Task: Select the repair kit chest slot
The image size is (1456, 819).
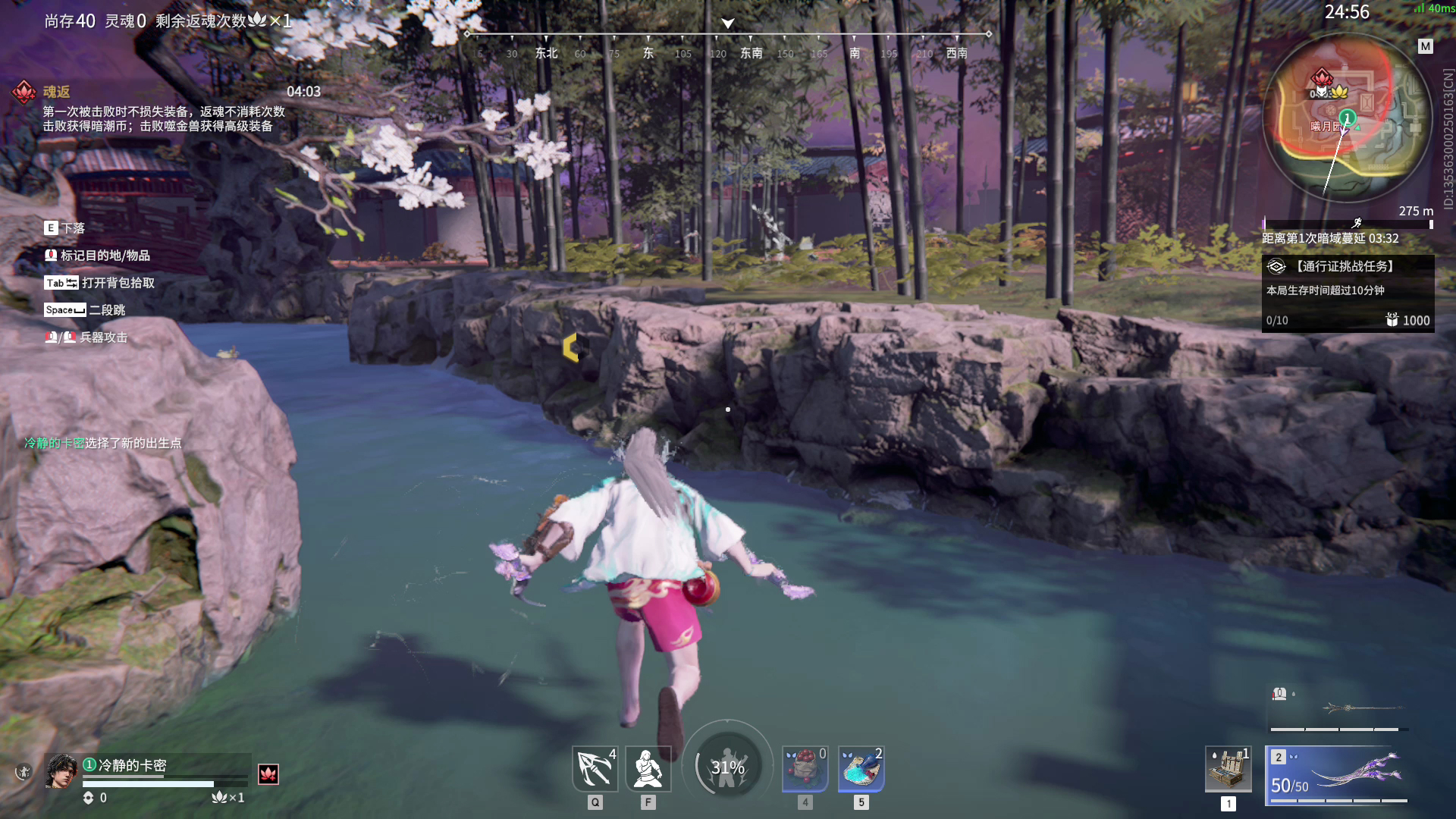Action: (1228, 769)
